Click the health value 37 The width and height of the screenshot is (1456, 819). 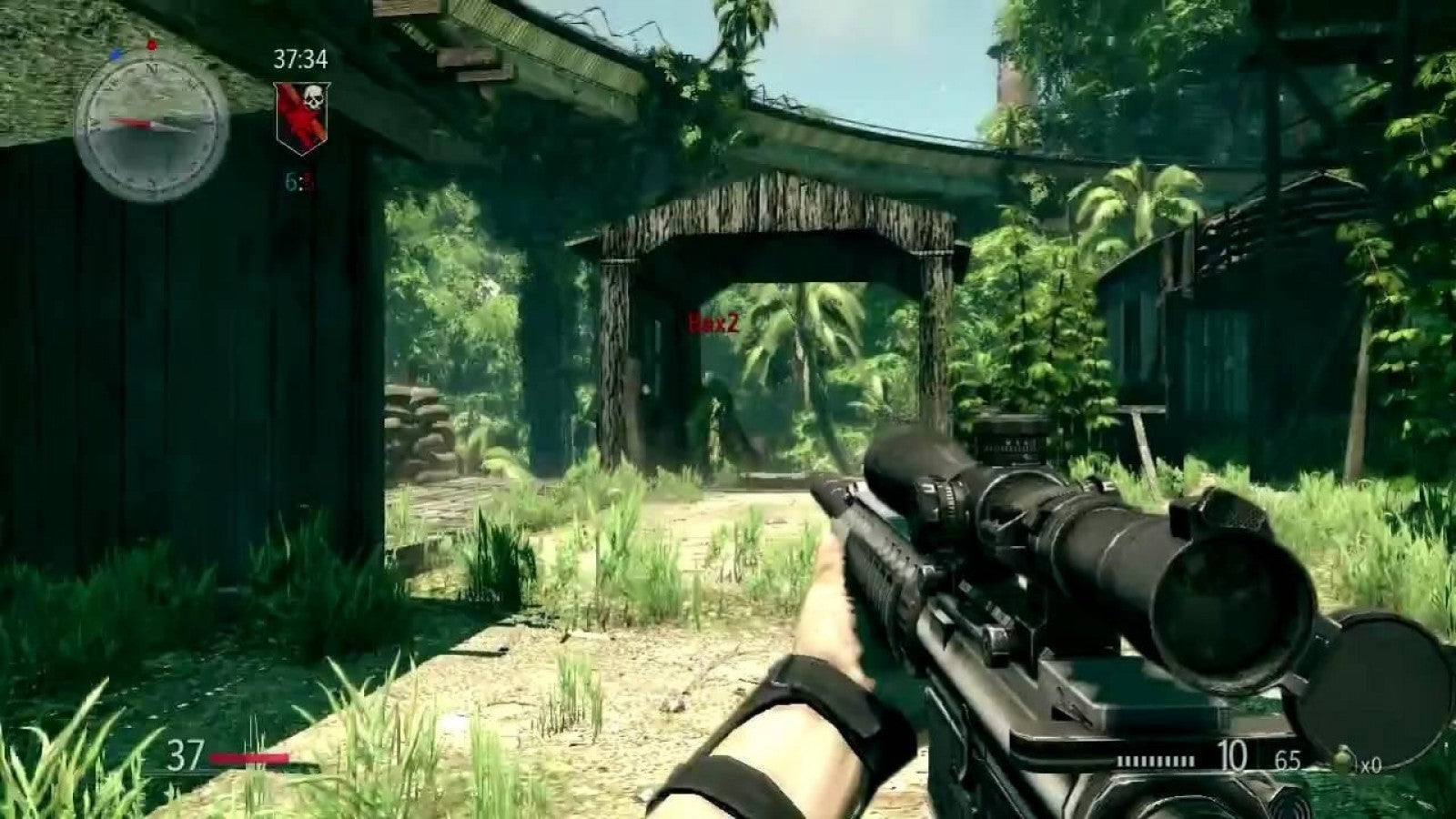click(x=185, y=756)
